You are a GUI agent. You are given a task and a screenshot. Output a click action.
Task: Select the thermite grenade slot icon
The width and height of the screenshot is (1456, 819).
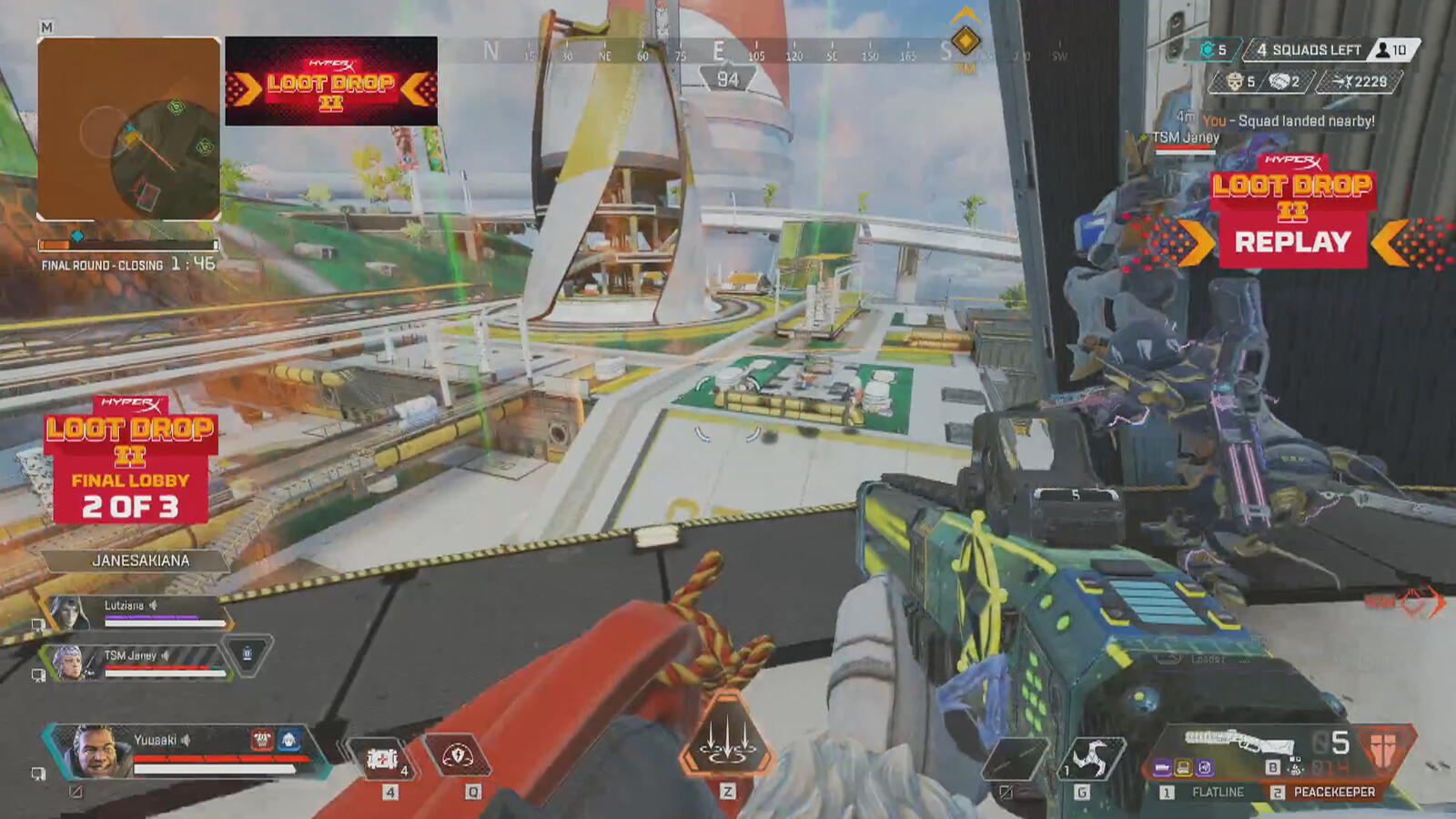coord(1092,758)
